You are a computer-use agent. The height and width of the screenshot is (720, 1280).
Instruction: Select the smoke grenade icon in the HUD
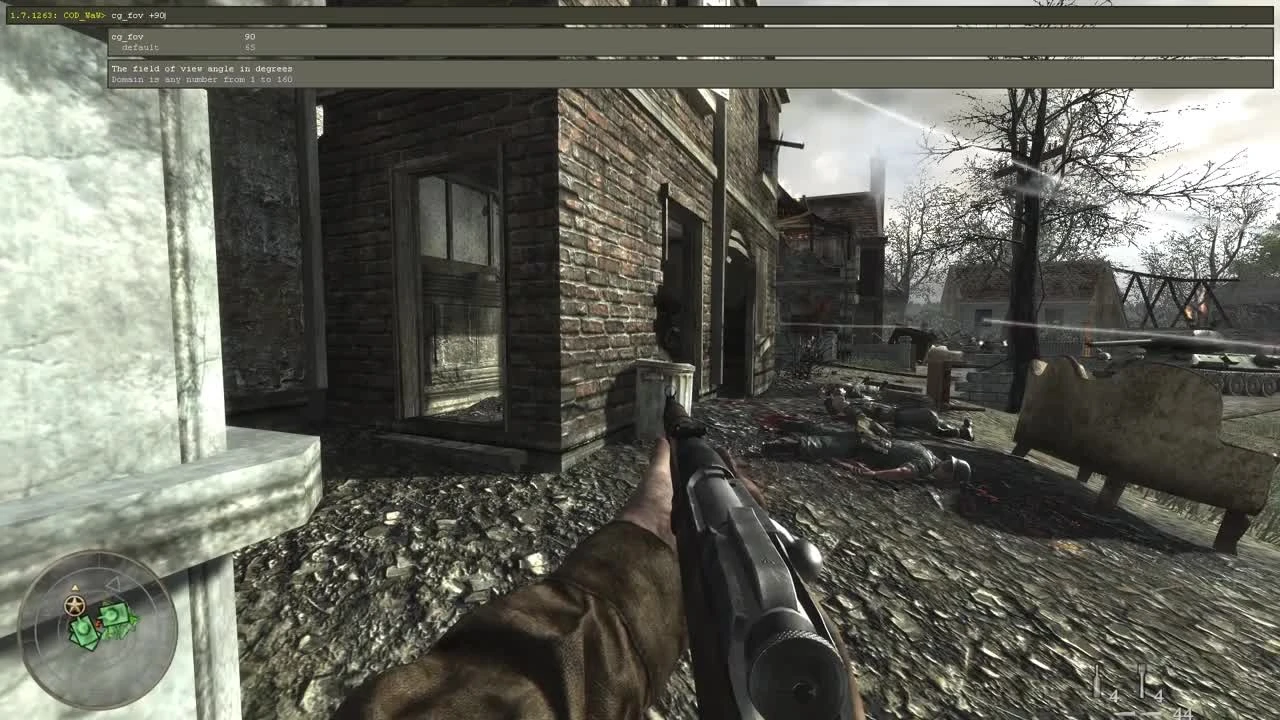coord(1097,679)
